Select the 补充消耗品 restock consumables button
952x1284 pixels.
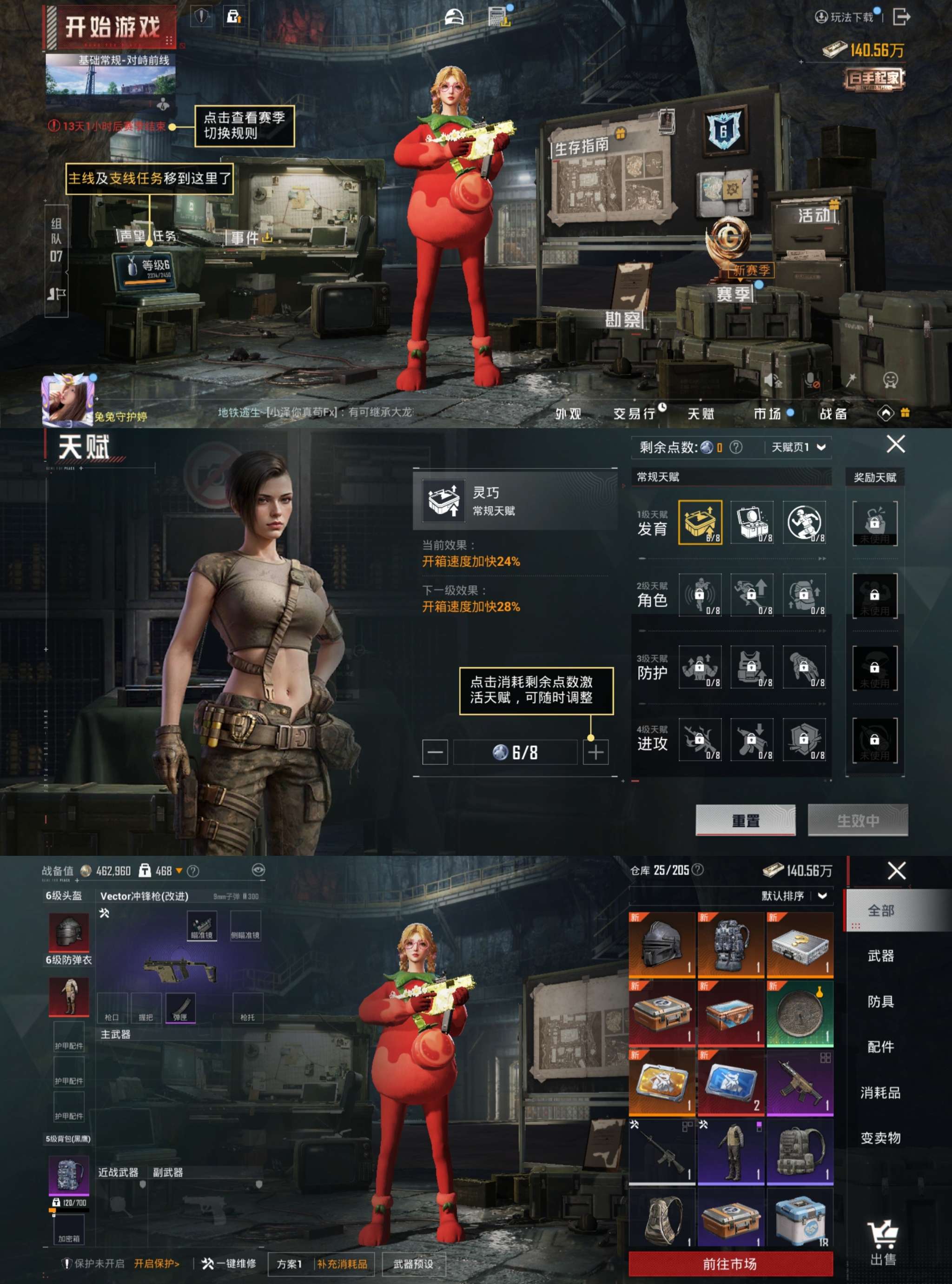coord(342,1264)
